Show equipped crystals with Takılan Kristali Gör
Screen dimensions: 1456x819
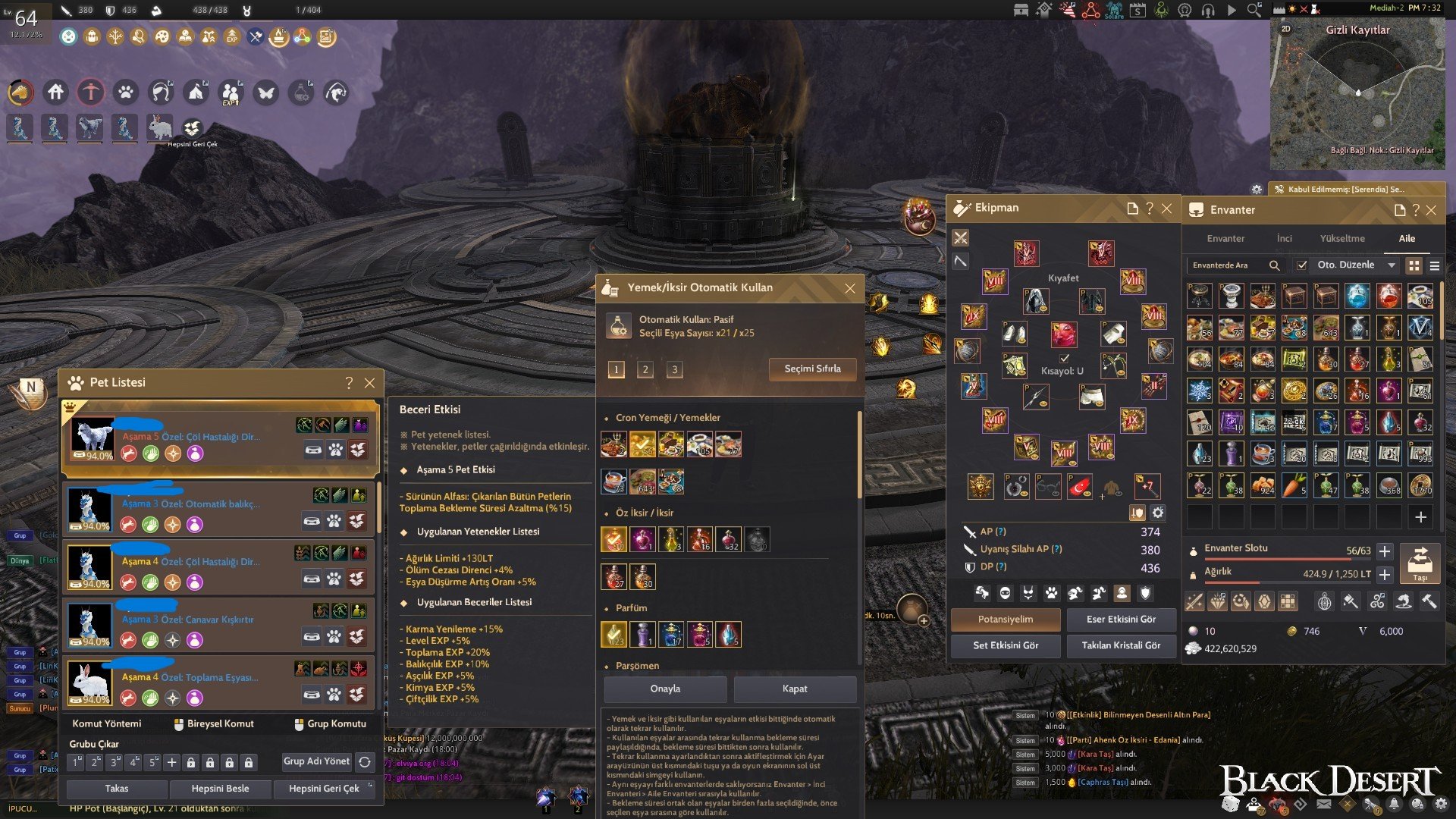tap(1121, 645)
